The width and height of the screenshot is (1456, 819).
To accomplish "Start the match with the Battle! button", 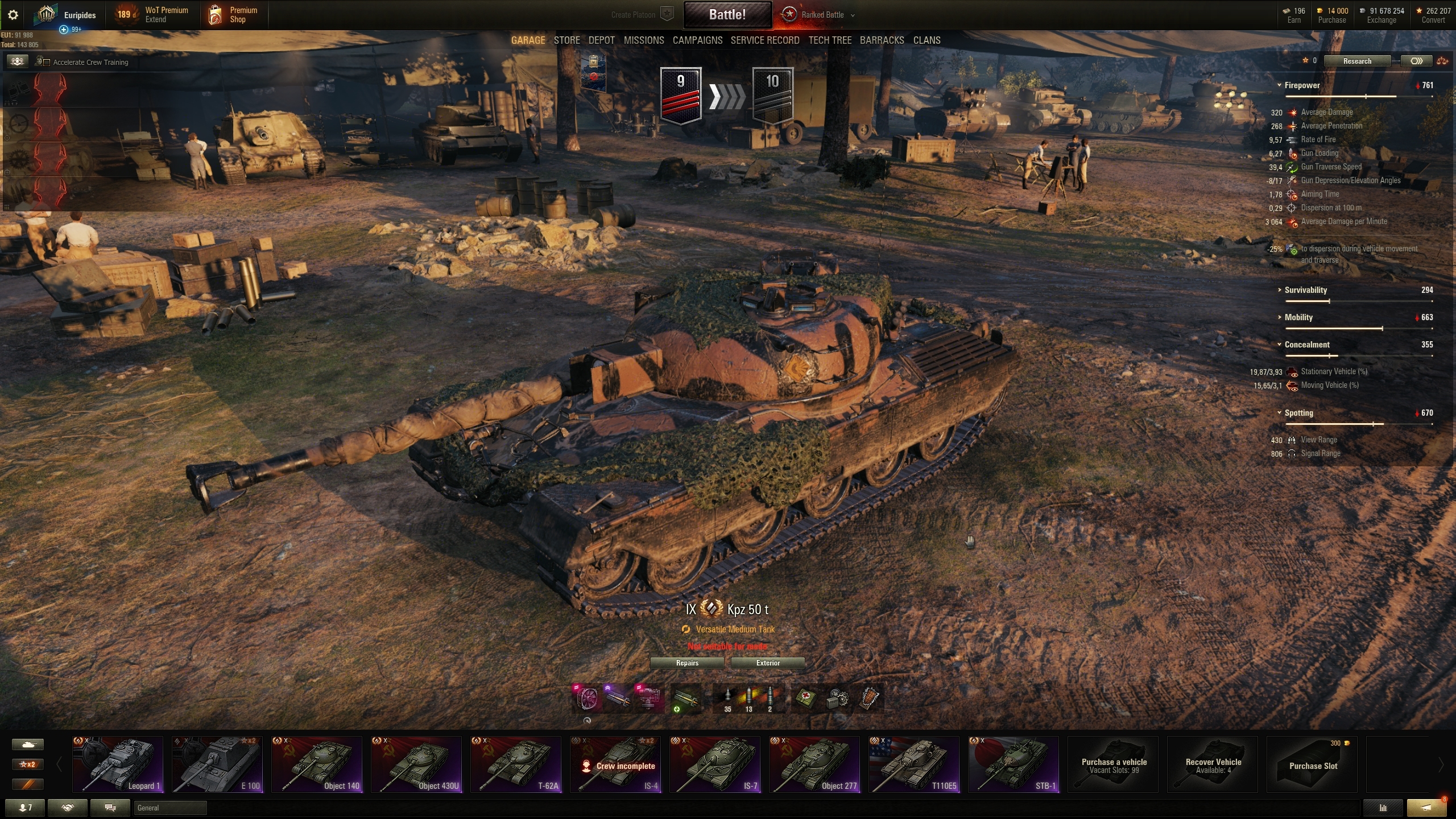I will pyautogui.click(x=727, y=15).
